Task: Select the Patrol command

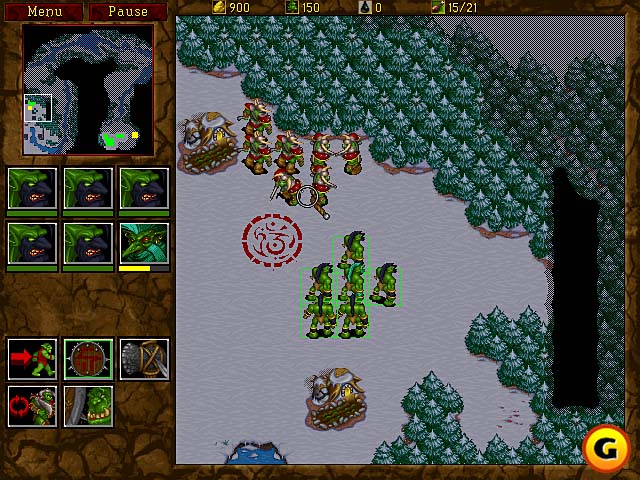Action: point(32,405)
